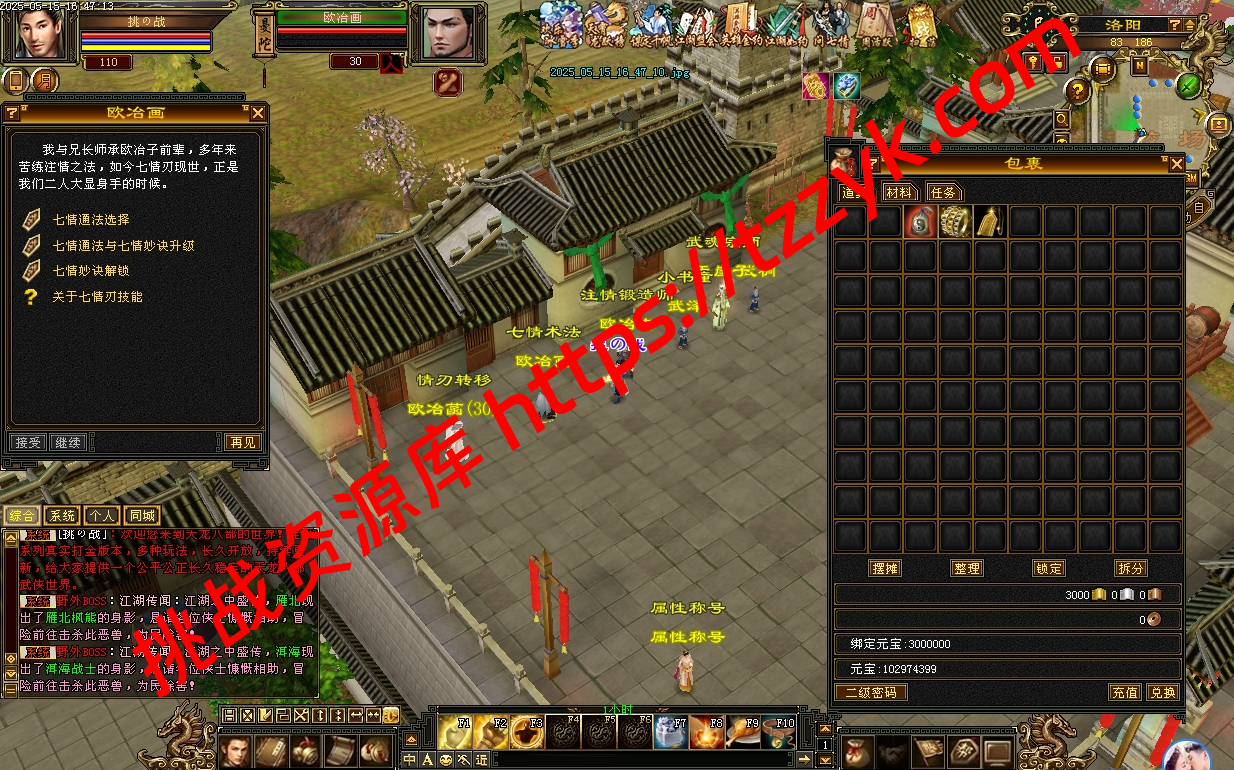Open a stall with the 摆摊 button
Viewport: 1234px width, 770px height.
click(x=885, y=568)
